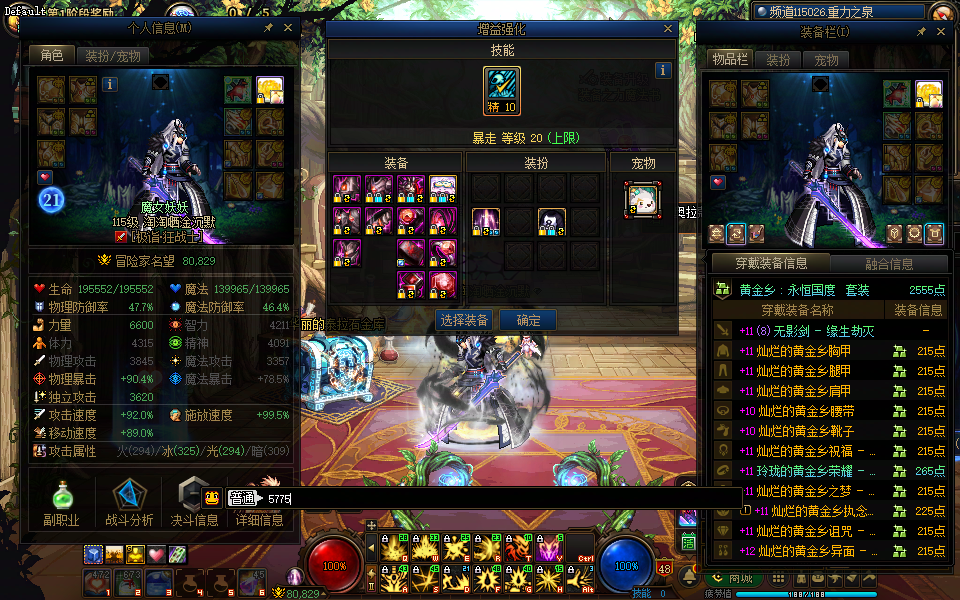Switch to the 装扮 tab in equipment window
This screenshot has width=960, height=600.
coord(778,60)
